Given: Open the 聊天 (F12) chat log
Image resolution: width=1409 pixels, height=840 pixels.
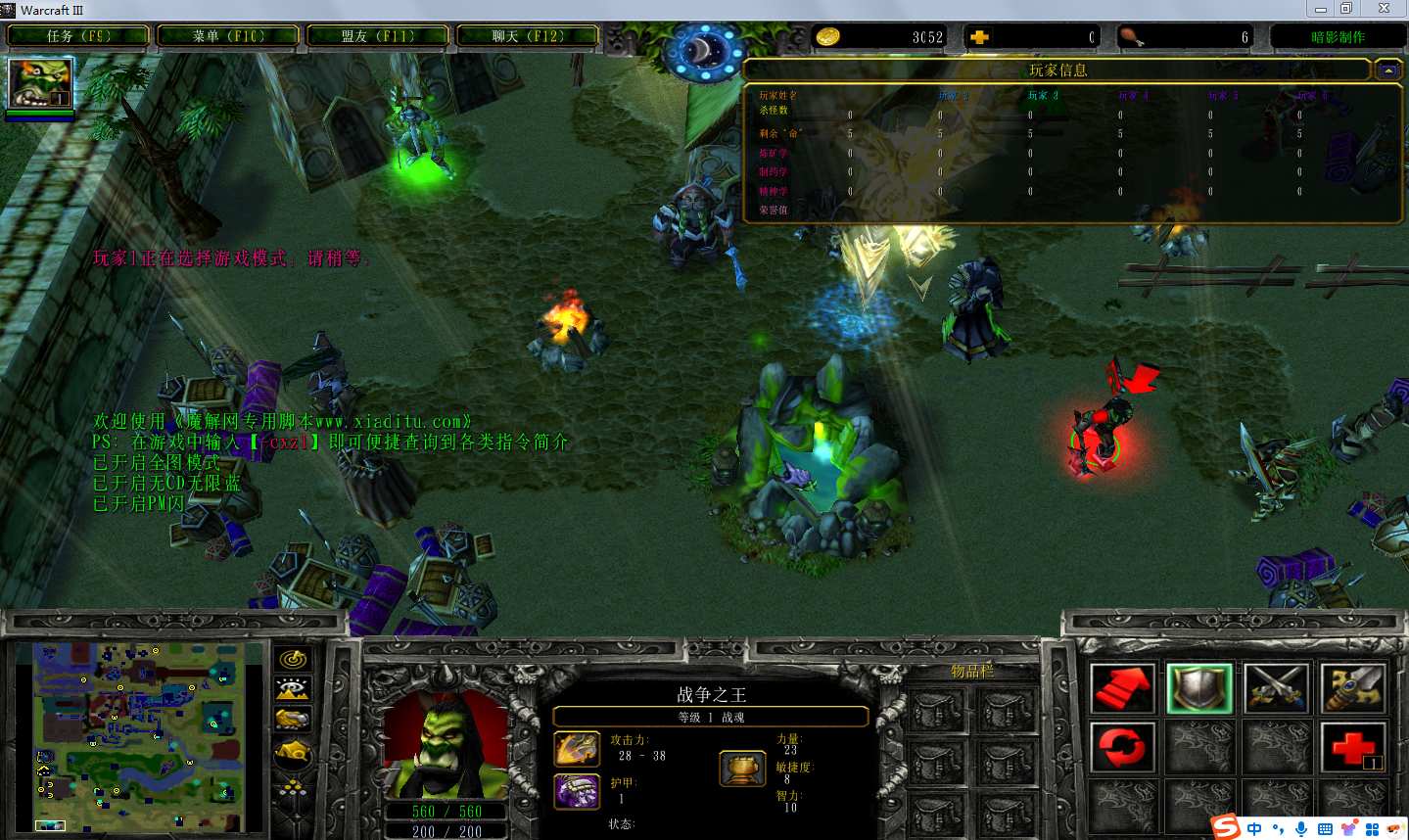Looking at the screenshot, I should (x=528, y=36).
